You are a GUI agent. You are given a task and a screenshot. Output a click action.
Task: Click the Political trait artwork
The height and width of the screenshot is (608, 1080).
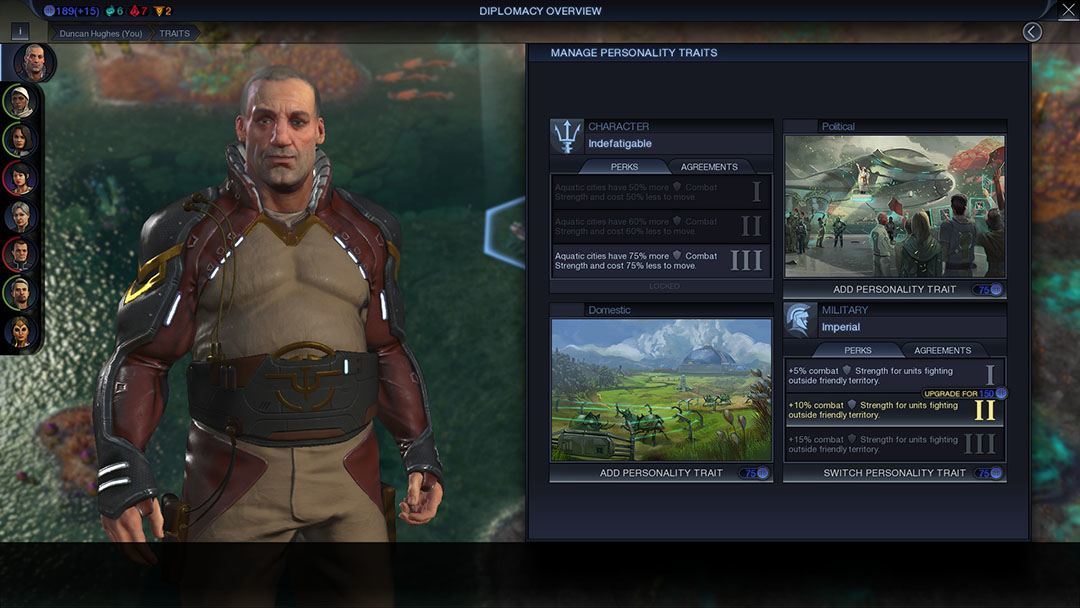click(x=894, y=206)
